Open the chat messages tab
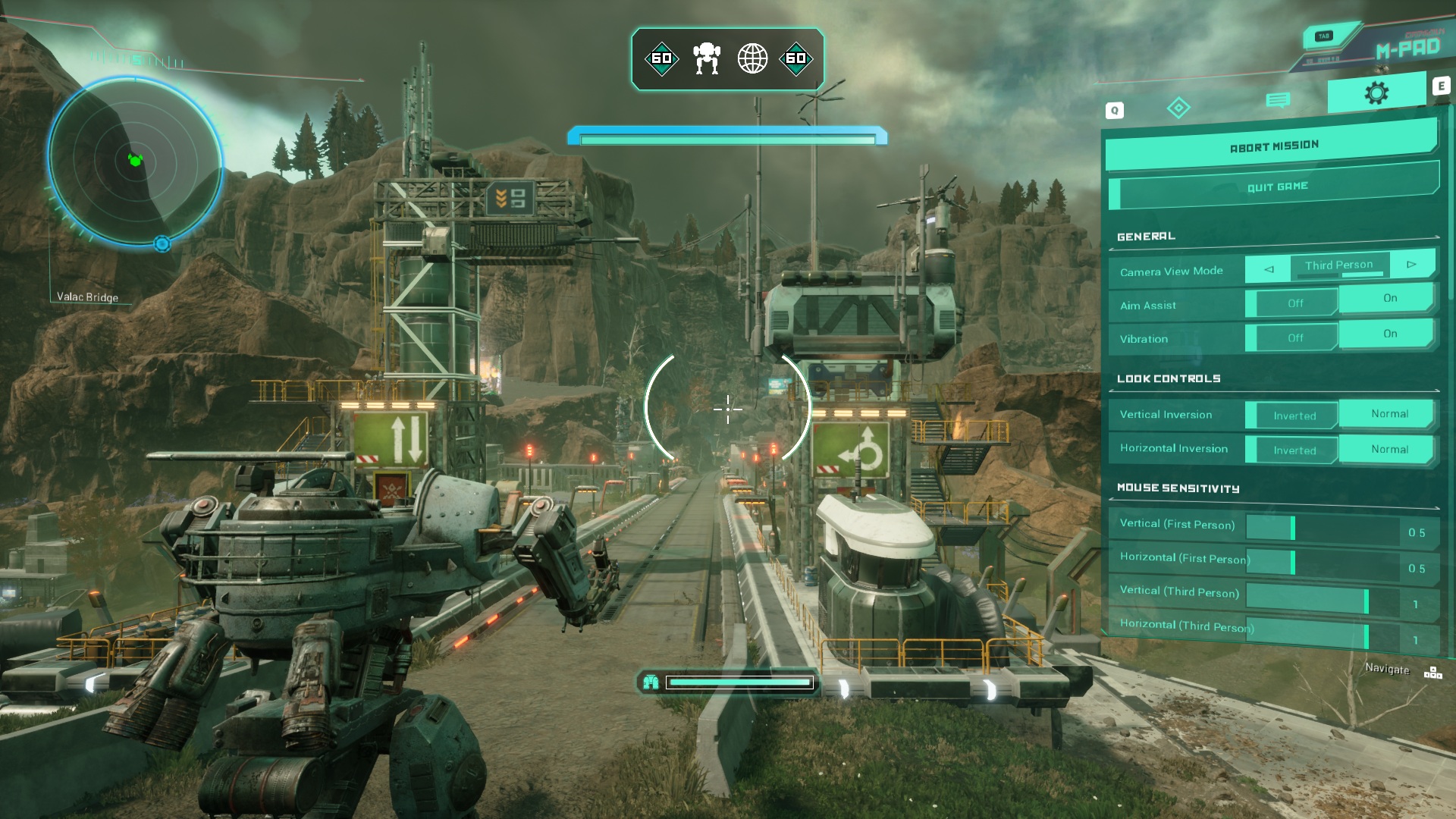 click(x=1278, y=100)
